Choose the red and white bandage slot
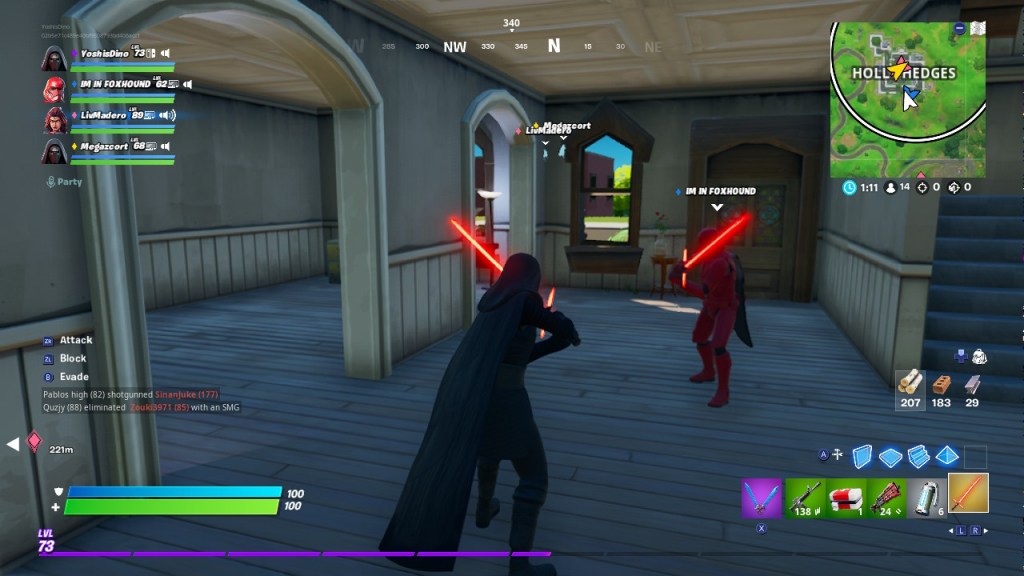The height and width of the screenshot is (576, 1024). pyautogui.click(x=844, y=497)
